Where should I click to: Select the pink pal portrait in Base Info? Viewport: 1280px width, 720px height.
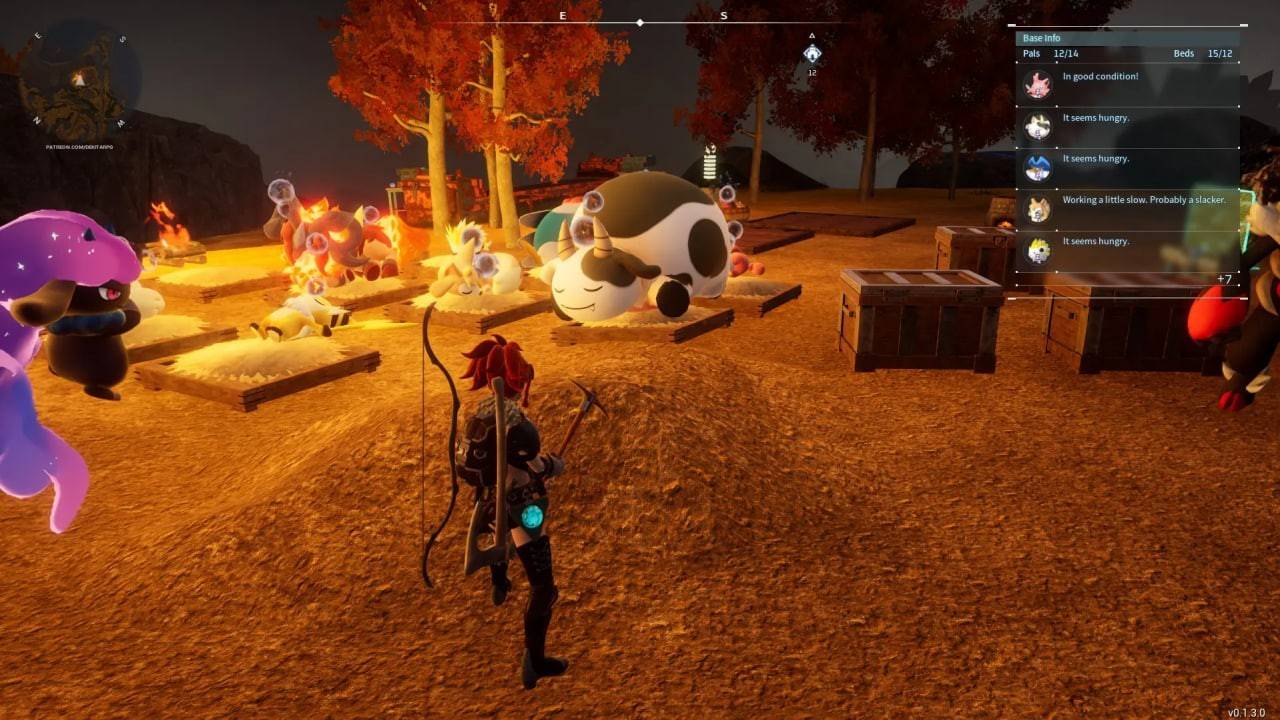click(1038, 85)
